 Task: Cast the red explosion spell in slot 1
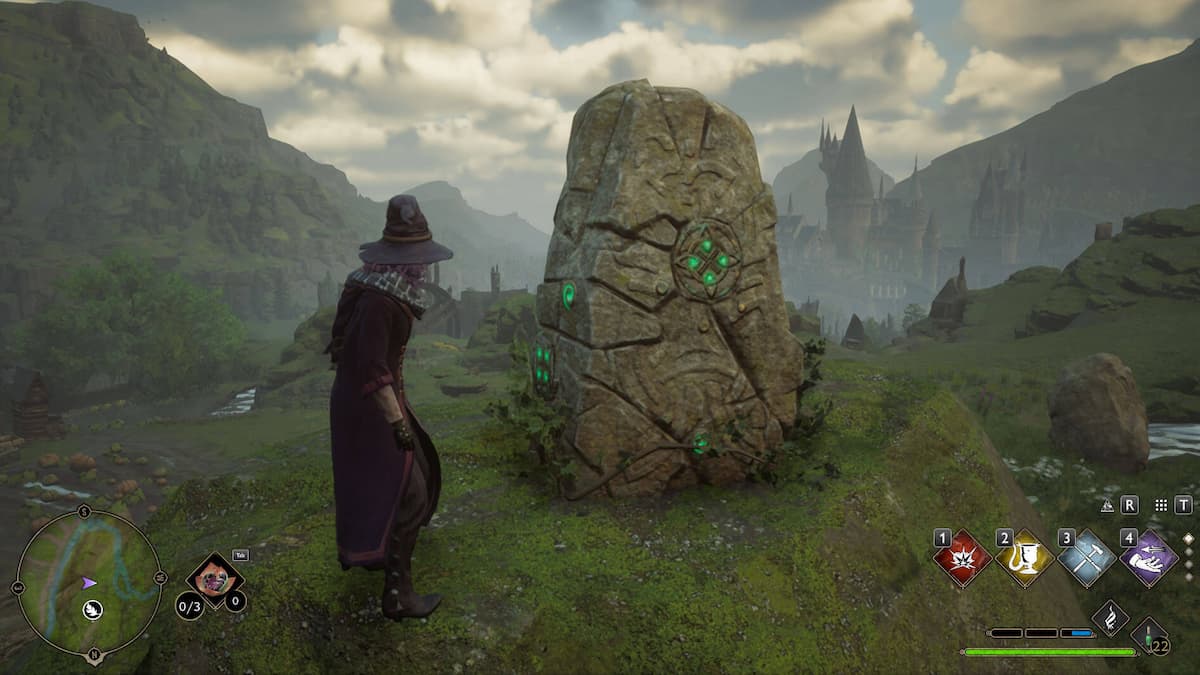coord(962,559)
